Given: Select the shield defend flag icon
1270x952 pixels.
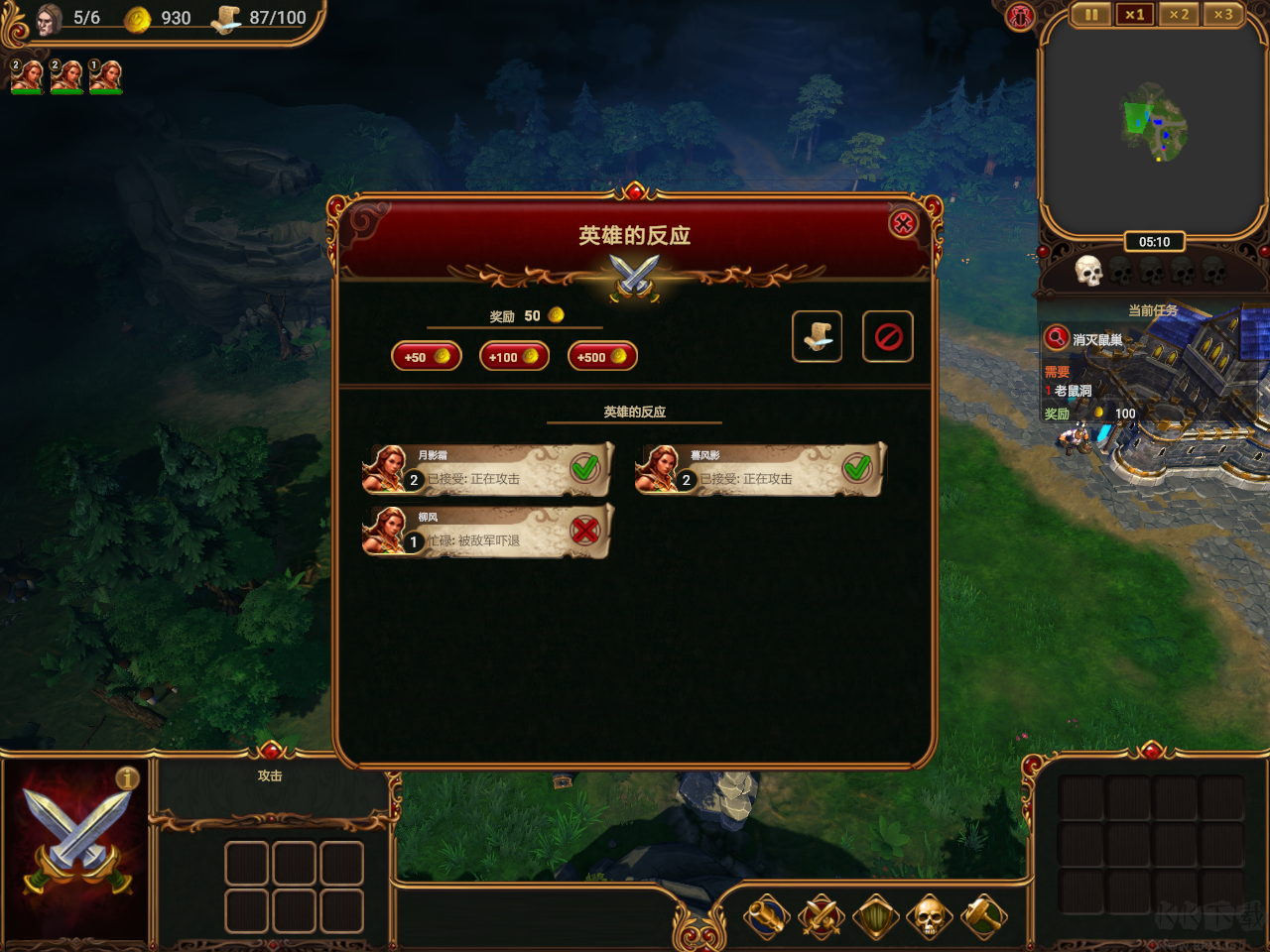Looking at the screenshot, I should point(875,917).
